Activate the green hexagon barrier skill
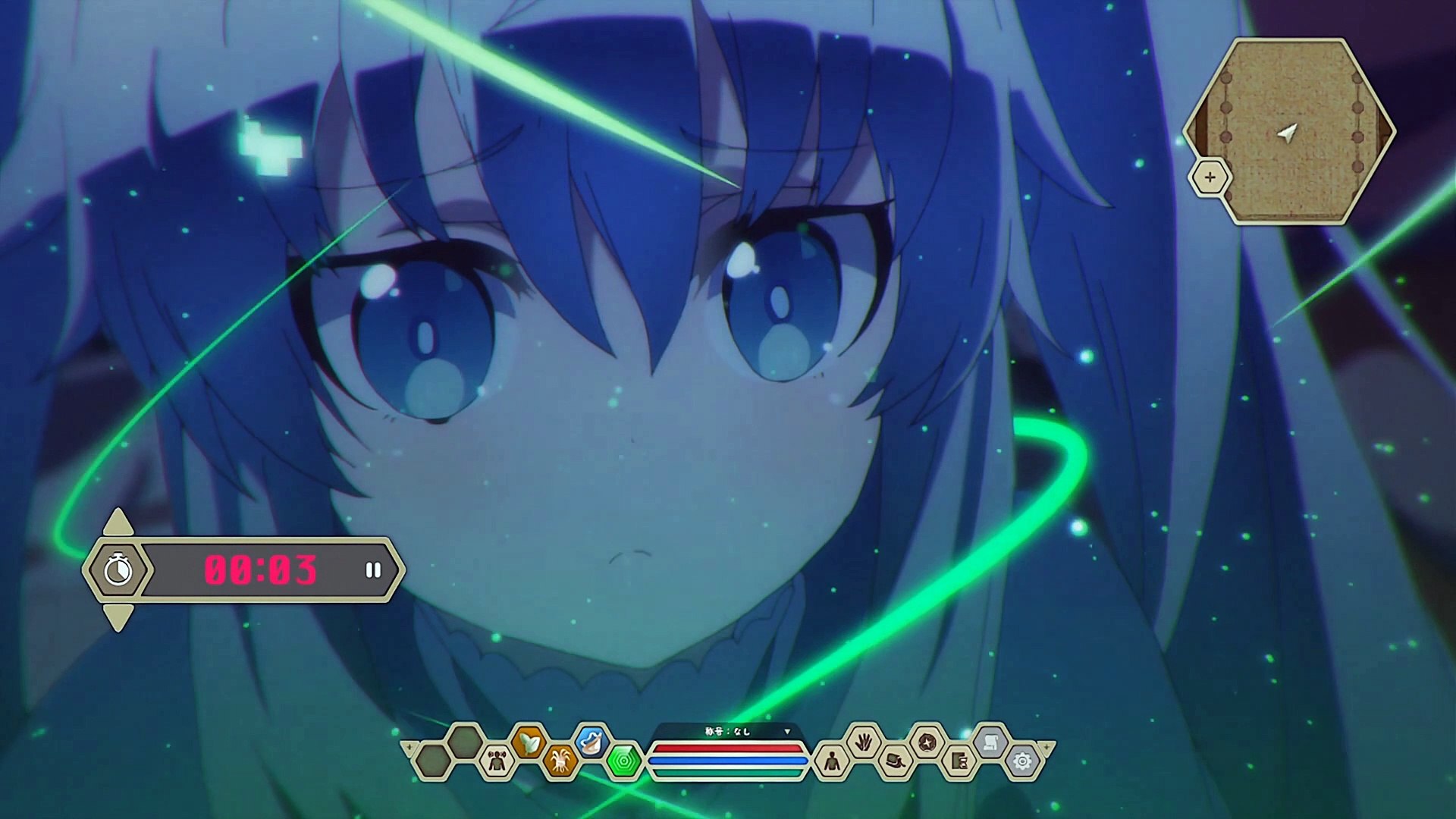The height and width of the screenshot is (819, 1456). coord(623,760)
